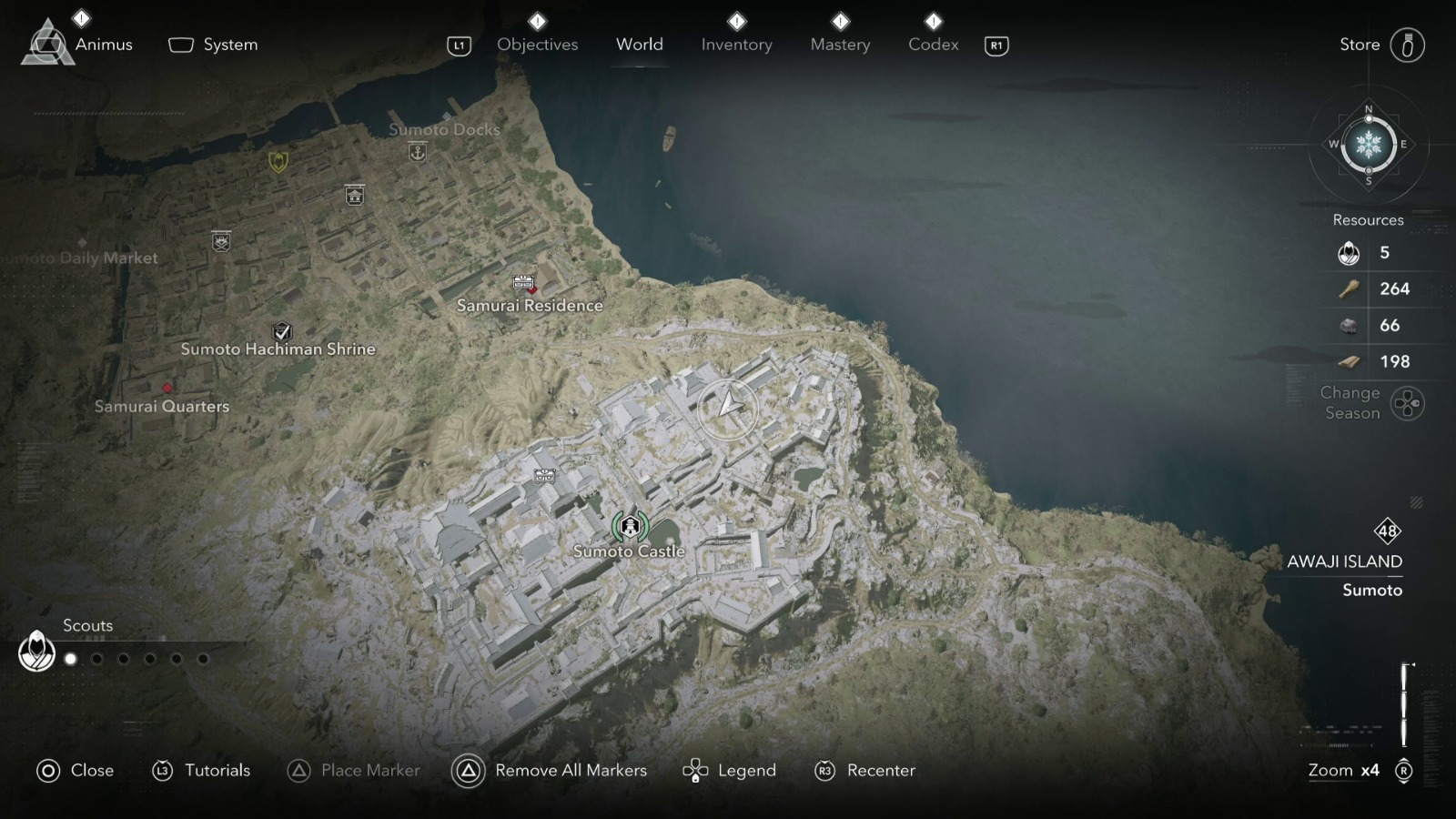
Task: Toggle the Objectives alert badge
Action: (x=537, y=20)
